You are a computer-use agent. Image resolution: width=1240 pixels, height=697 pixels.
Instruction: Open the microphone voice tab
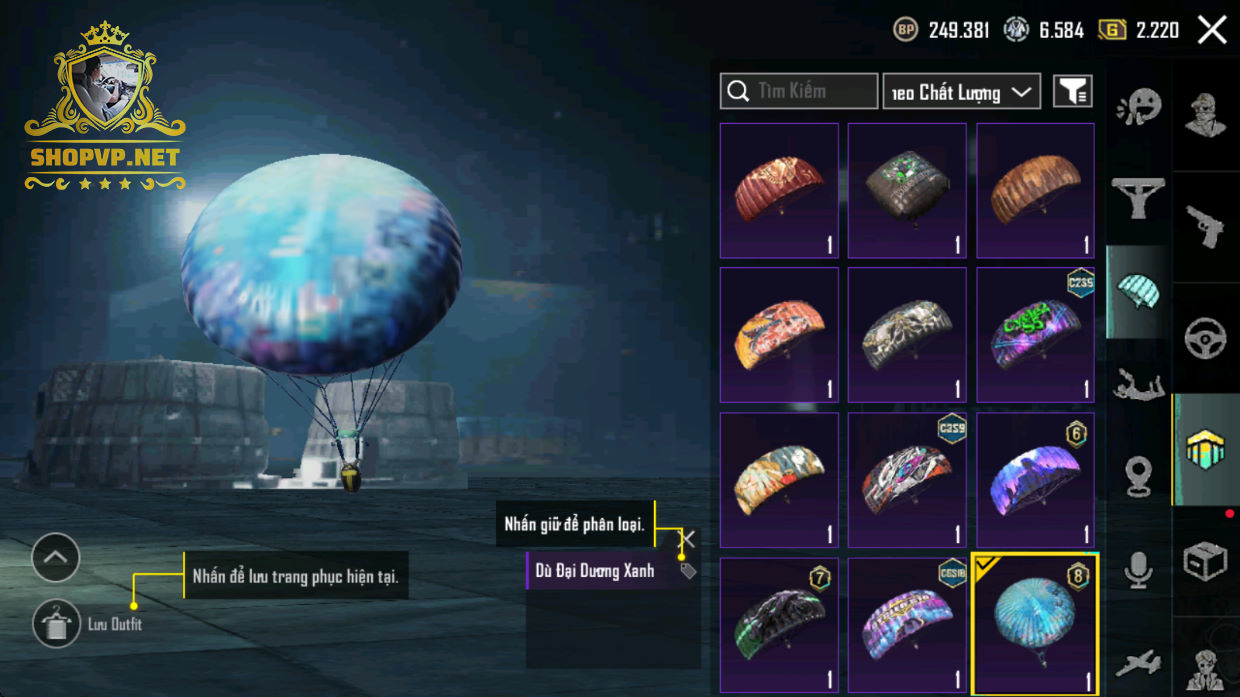pyautogui.click(x=1138, y=571)
